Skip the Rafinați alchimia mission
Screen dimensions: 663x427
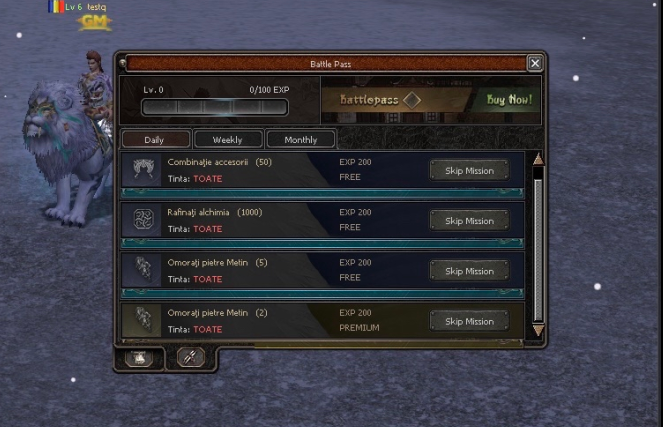pyautogui.click(x=469, y=221)
